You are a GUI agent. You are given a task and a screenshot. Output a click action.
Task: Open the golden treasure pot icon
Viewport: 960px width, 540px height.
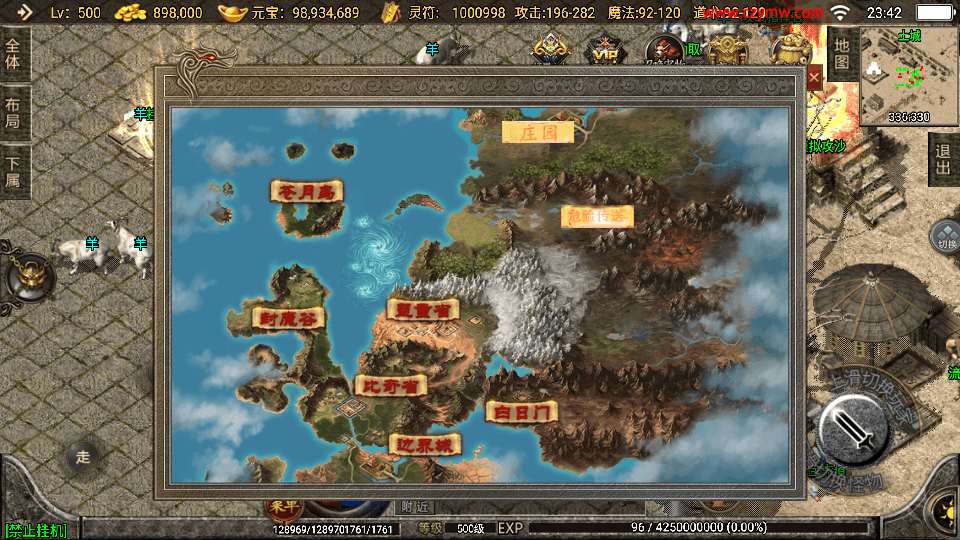(792, 48)
